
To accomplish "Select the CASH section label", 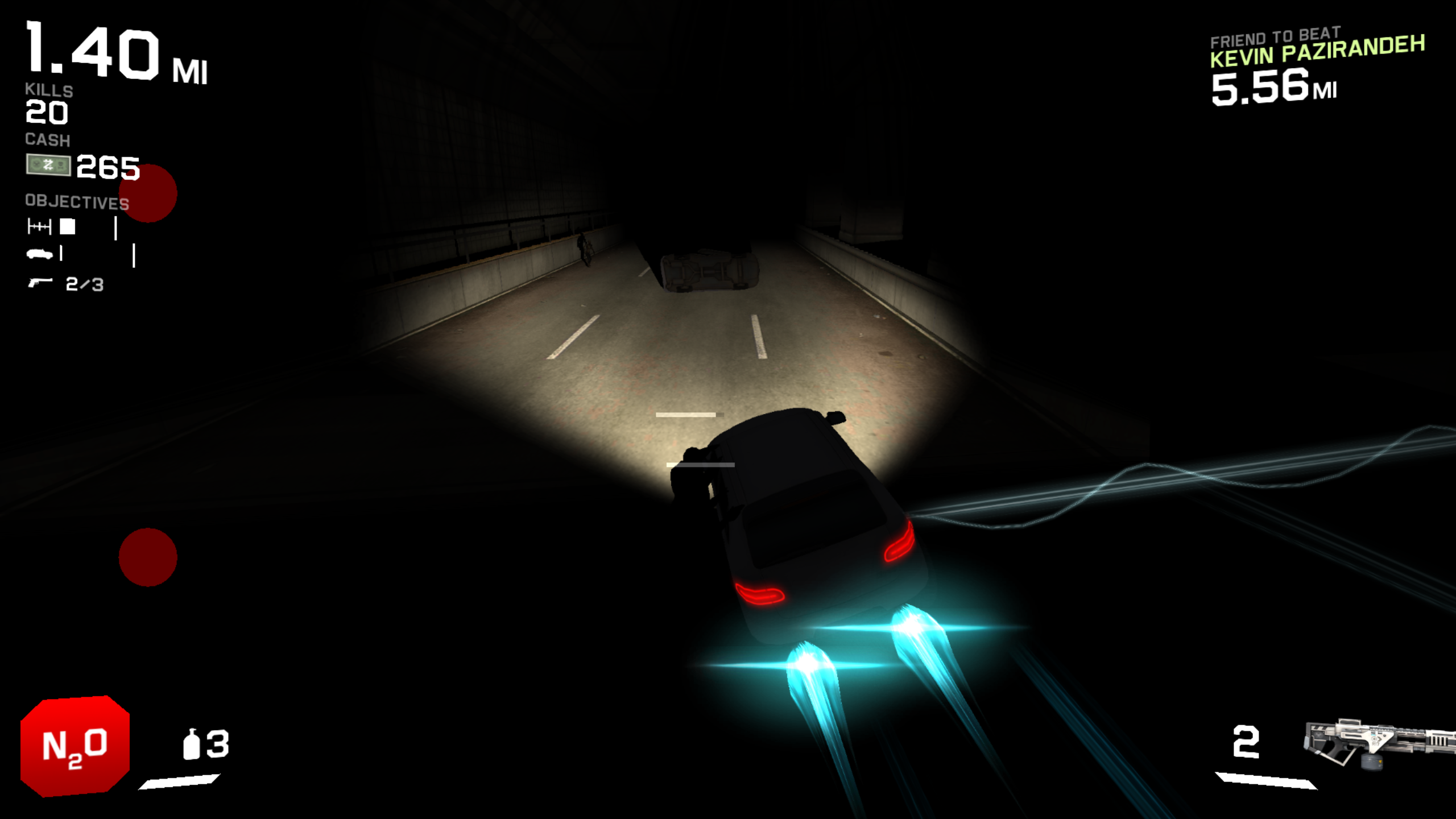I will pos(47,139).
